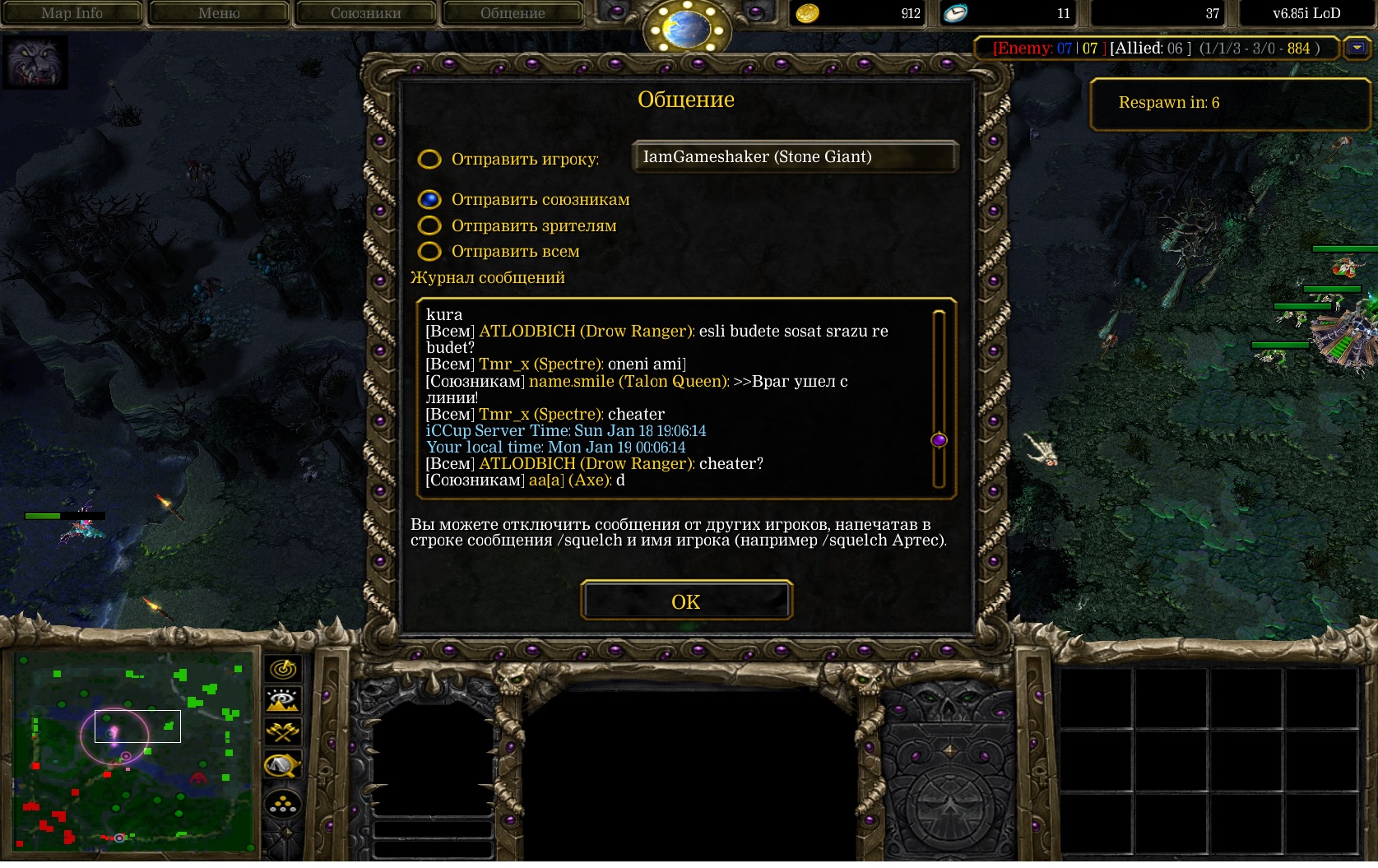Activate the minimap signal ping button
Screen dimensions: 1378x868
(x=283, y=669)
